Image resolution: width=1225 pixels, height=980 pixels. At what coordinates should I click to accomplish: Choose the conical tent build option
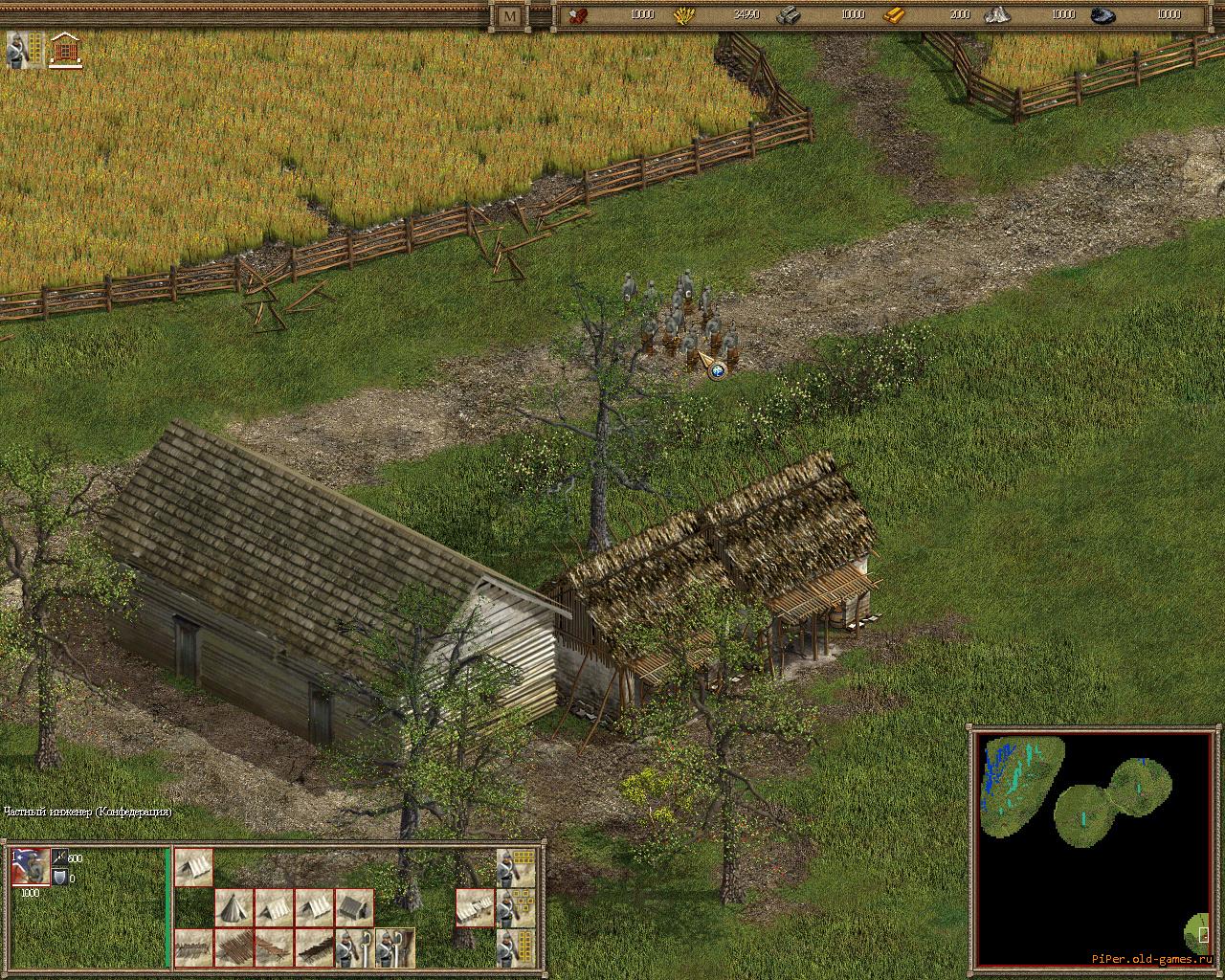coord(234,906)
